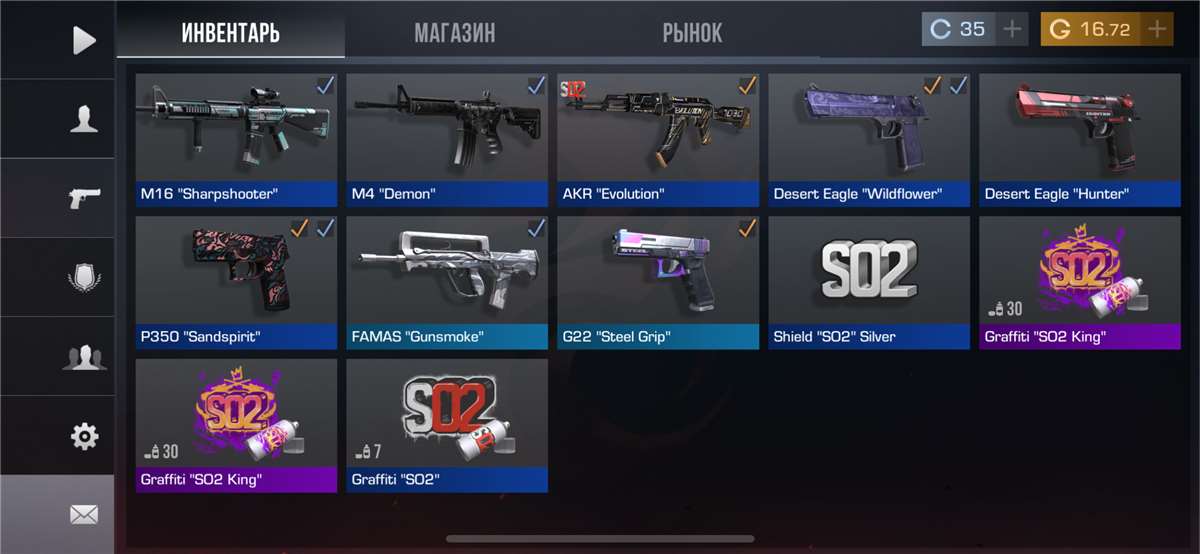Add silver coins with the plus button

[1012, 29]
